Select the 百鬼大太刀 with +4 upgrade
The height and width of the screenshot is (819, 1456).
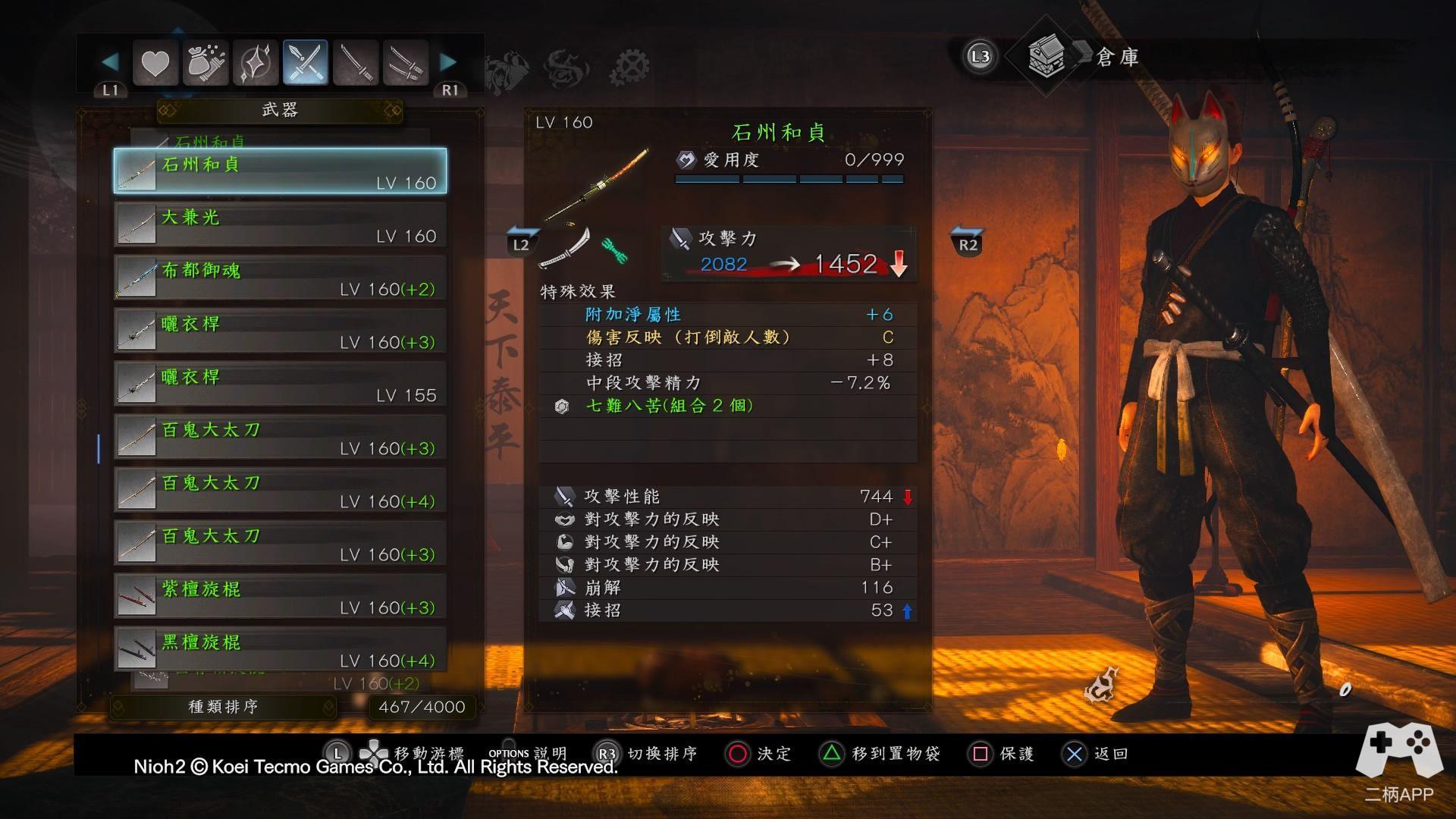280,491
